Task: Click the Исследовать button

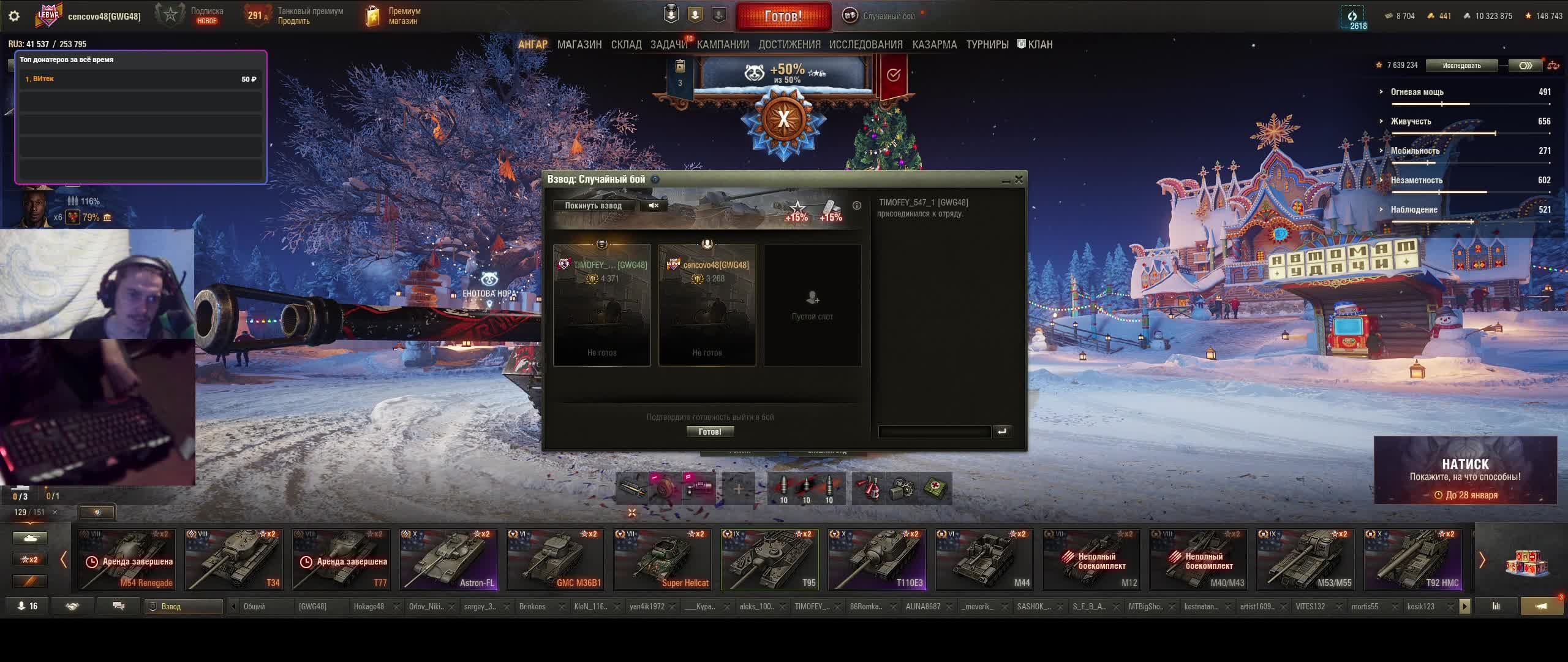Action: (x=1461, y=66)
